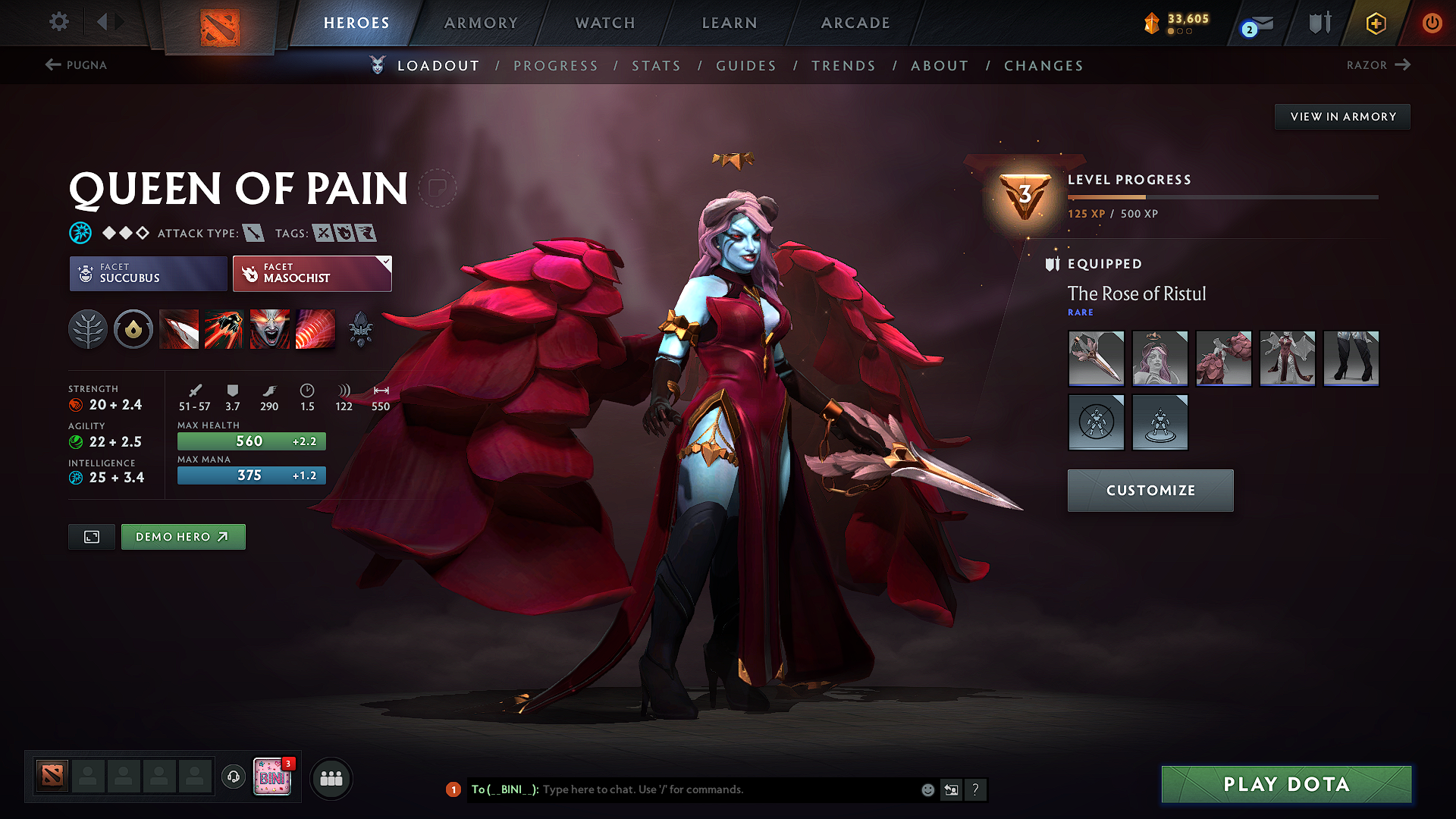Select The Rose of Ristul wings thumbnail

pos(1223,358)
